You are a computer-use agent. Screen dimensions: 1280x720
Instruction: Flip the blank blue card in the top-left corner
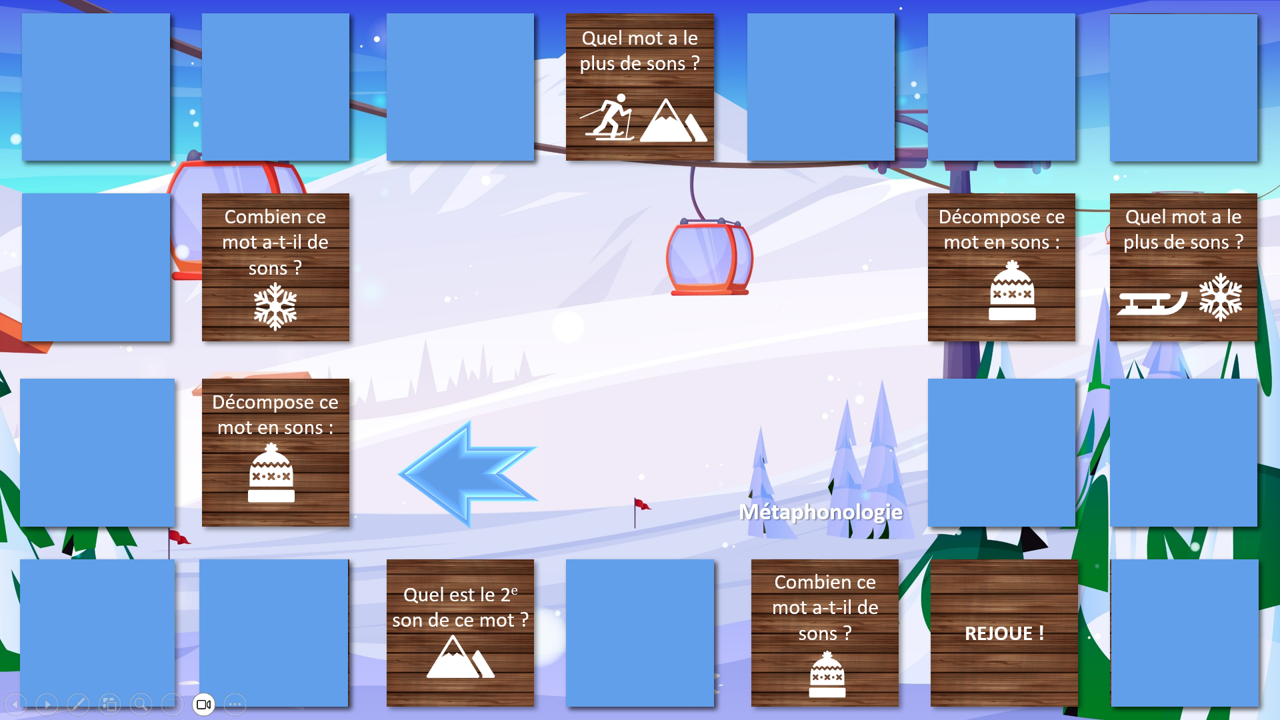(95, 86)
